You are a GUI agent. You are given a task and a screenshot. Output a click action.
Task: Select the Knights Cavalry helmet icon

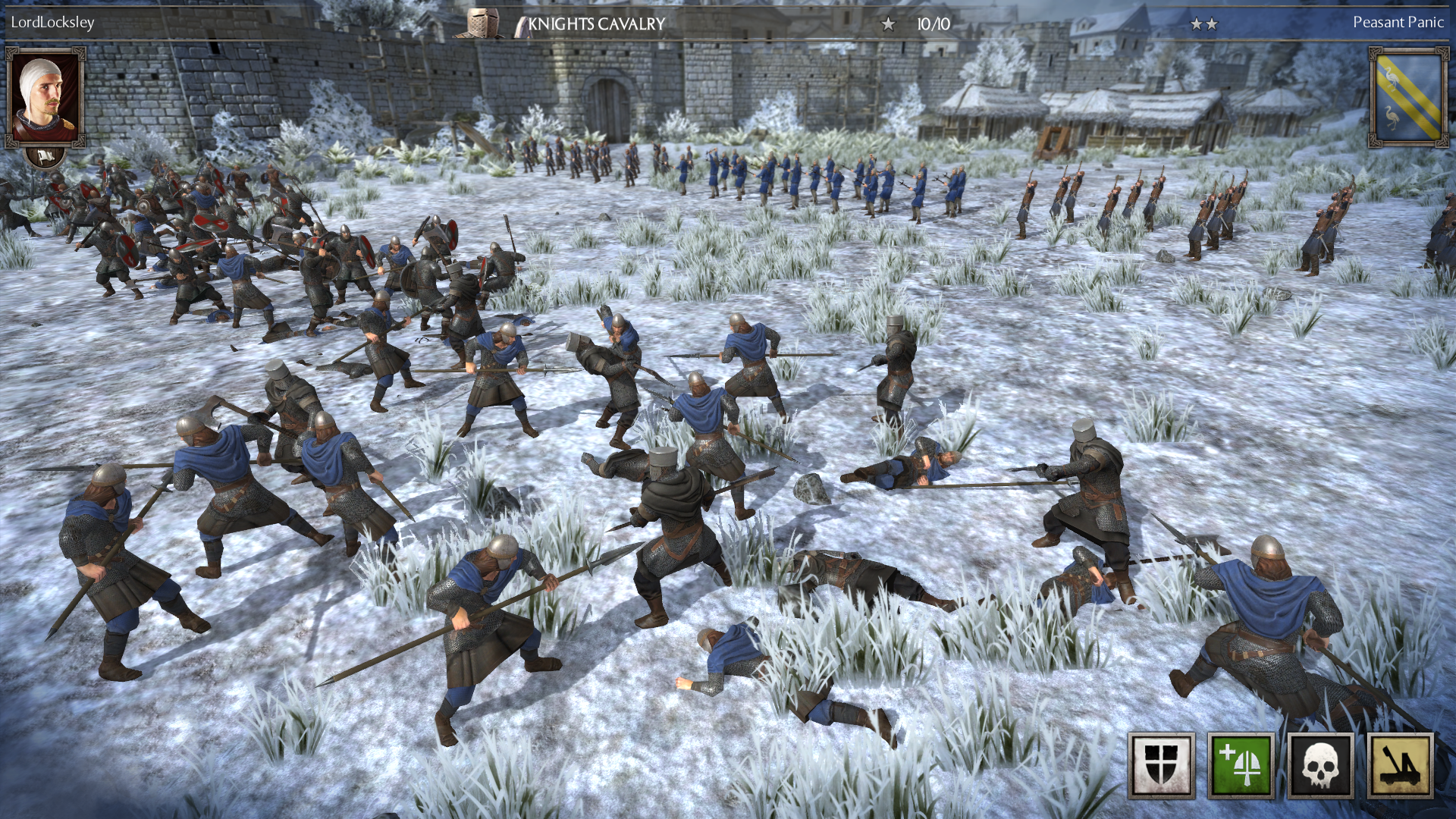click(480, 24)
